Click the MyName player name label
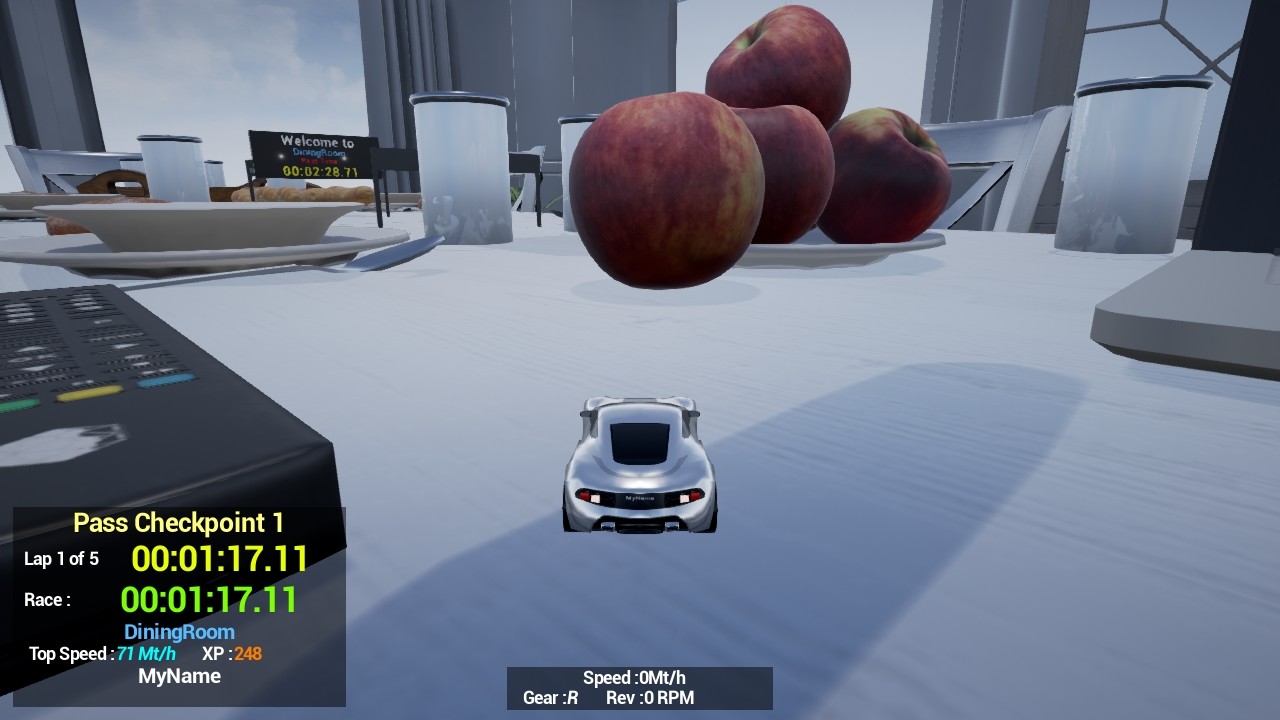This screenshot has width=1280, height=720. point(178,676)
